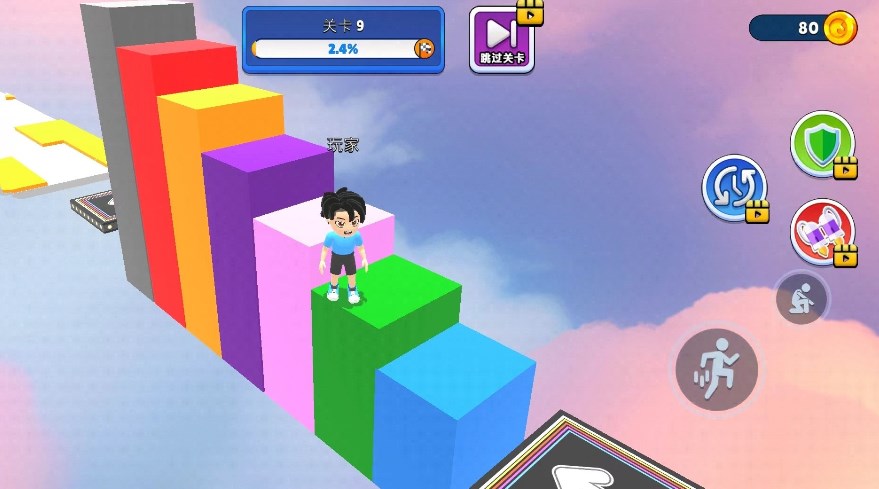Activate the red rocket booster power-up
The height and width of the screenshot is (489, 879).
822,232
